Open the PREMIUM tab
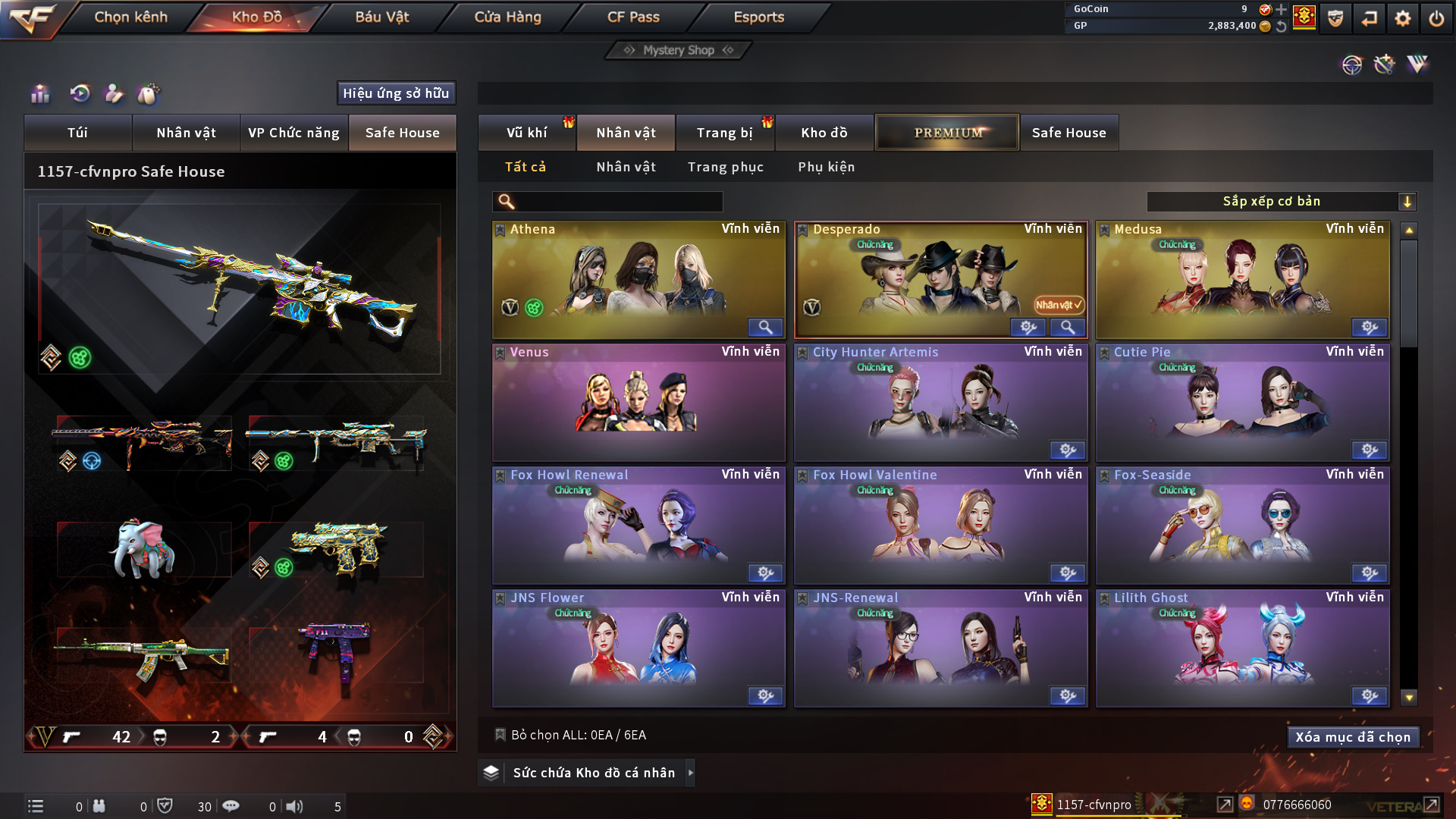The image size is (1456, 819). [947, 133]
